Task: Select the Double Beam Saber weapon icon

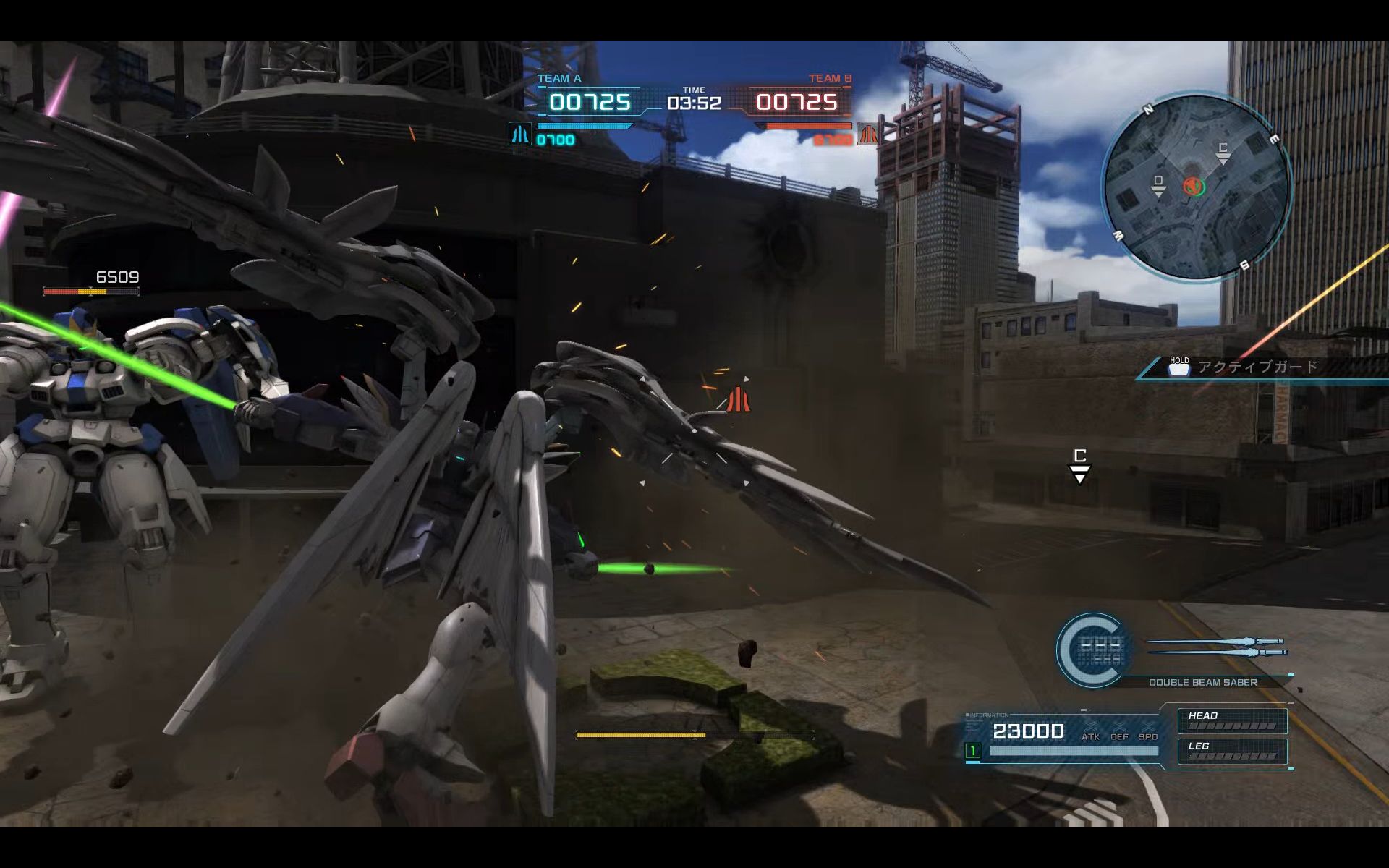Action: (x=1217, y=647)
